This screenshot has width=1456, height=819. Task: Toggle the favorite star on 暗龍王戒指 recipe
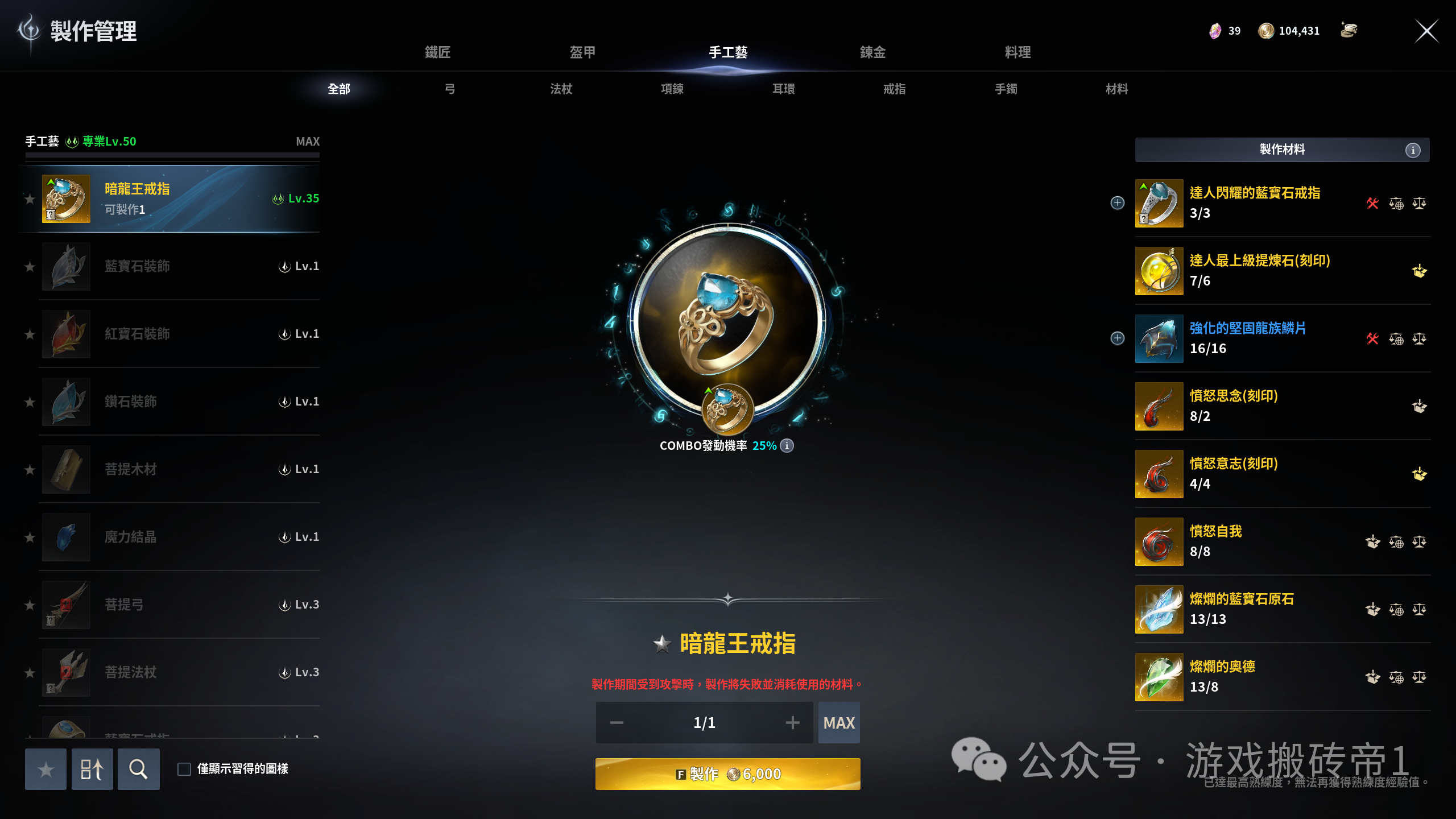30,200
